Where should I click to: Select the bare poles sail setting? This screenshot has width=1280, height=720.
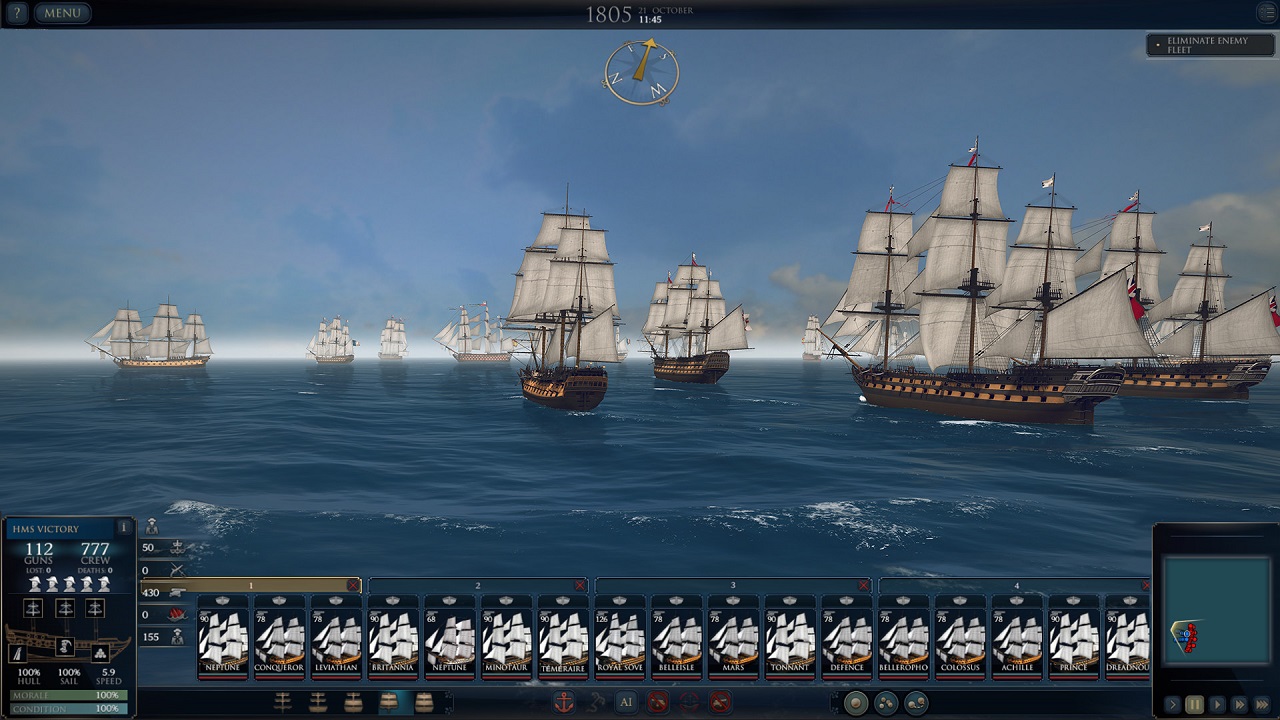(x=281, y=703)
